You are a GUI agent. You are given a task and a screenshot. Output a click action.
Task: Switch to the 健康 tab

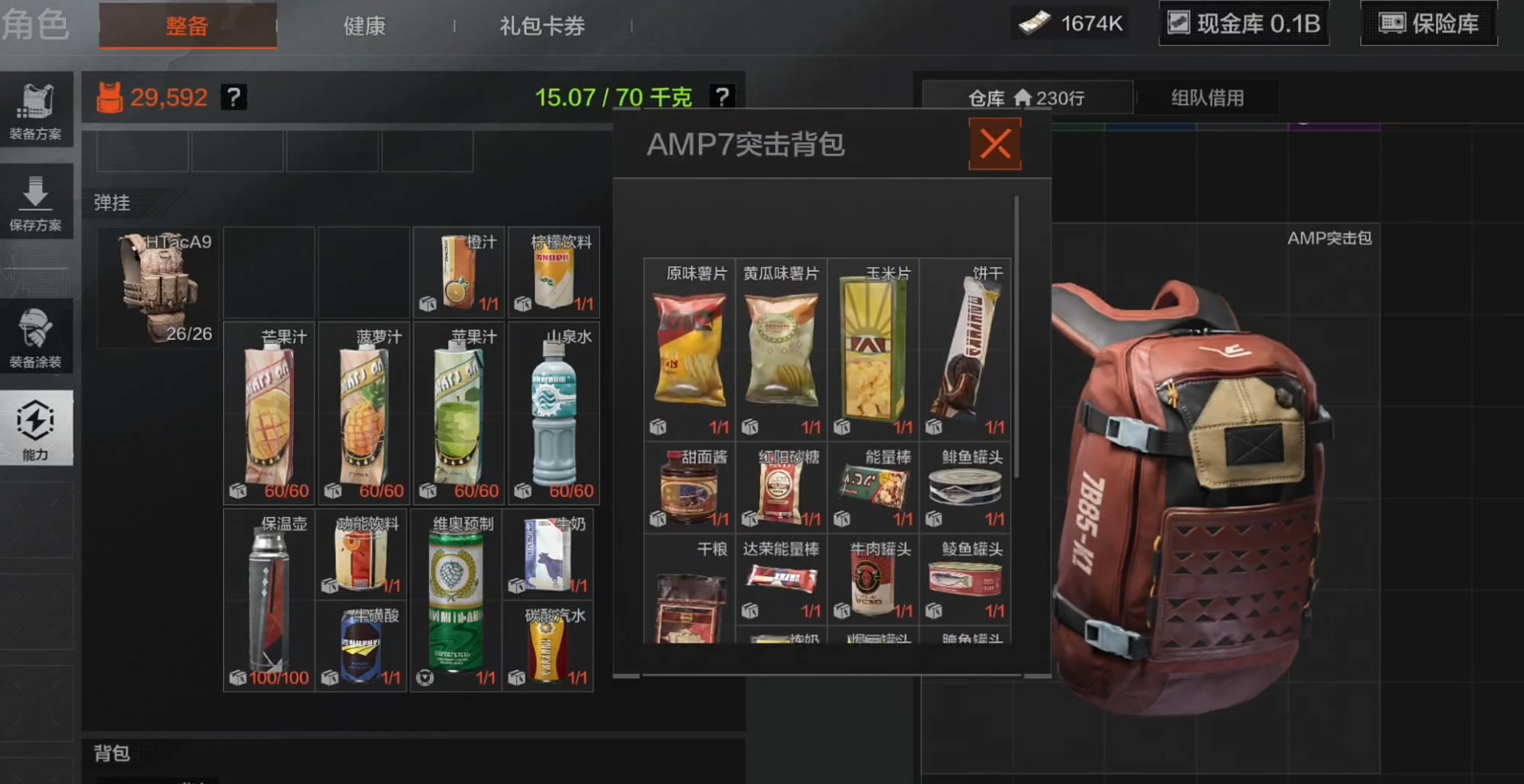tap(362, 27)
